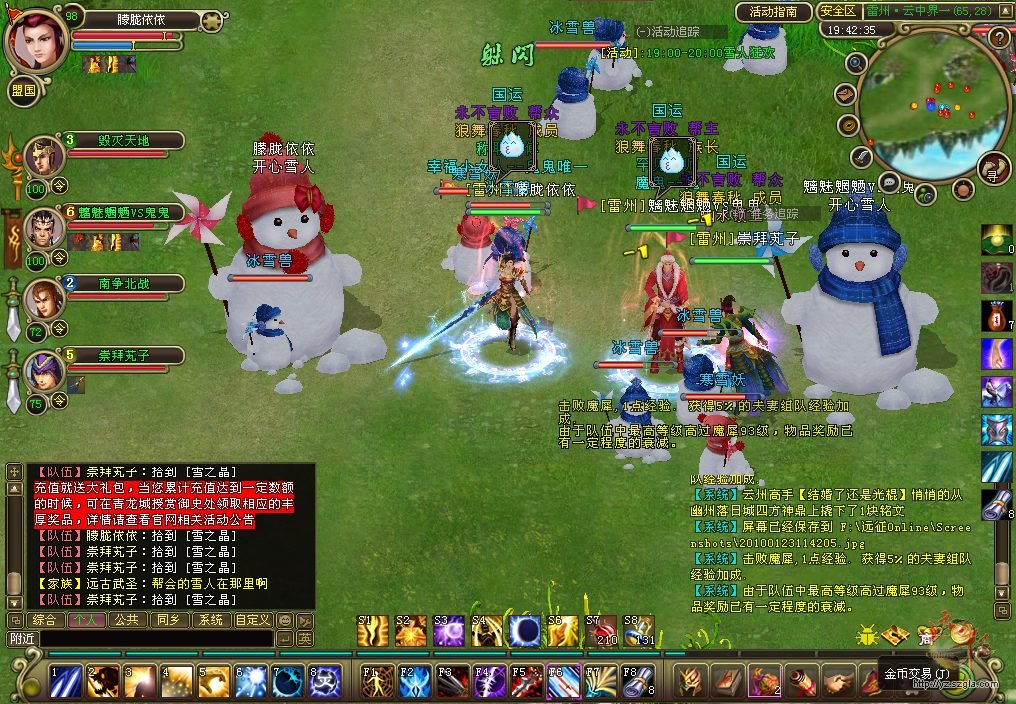
Task: Open the magnifier search beside the minimap
Action: tap(856, 63)
